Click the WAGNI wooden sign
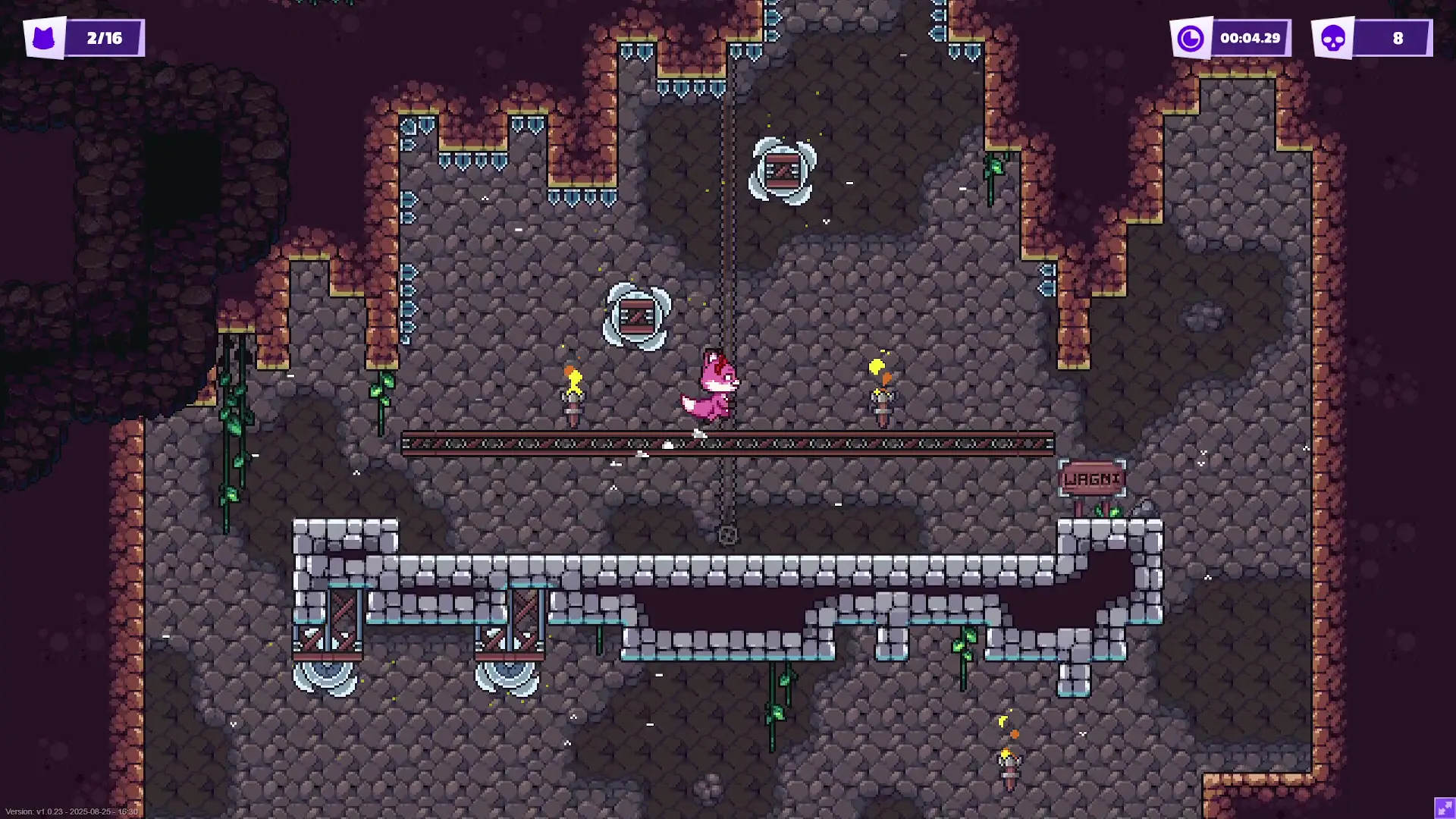The width and height of the screenshot is (1456, 819). tap(1094, 478)
